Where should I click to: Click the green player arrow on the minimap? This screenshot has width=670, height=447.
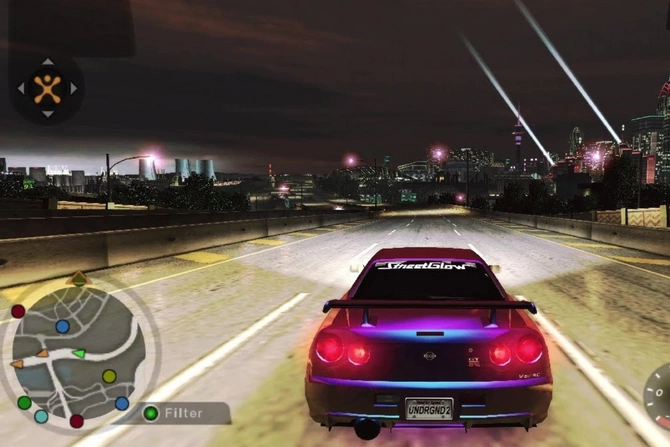(x=78, y=353)
